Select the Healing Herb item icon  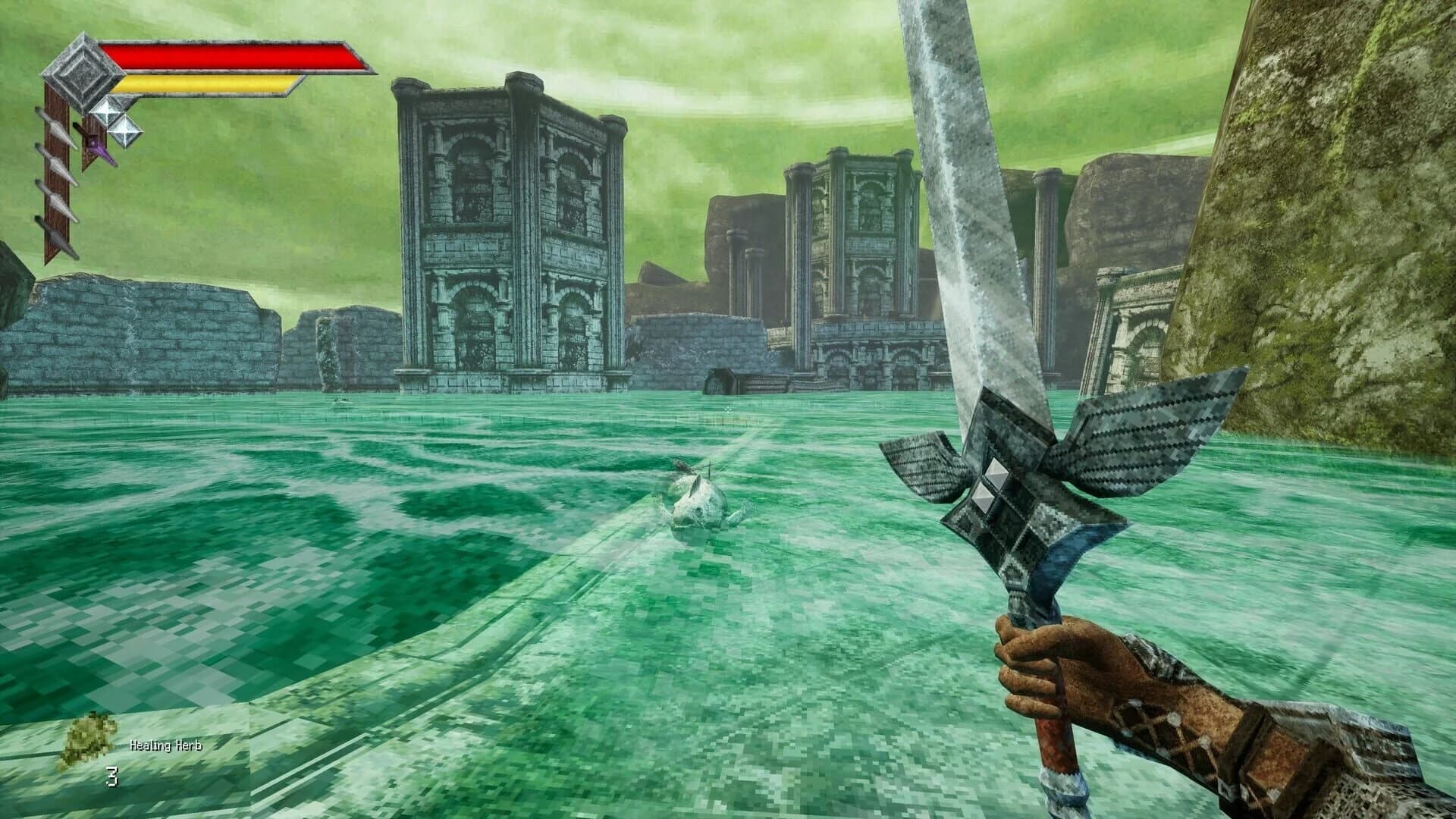click(87, 737)
